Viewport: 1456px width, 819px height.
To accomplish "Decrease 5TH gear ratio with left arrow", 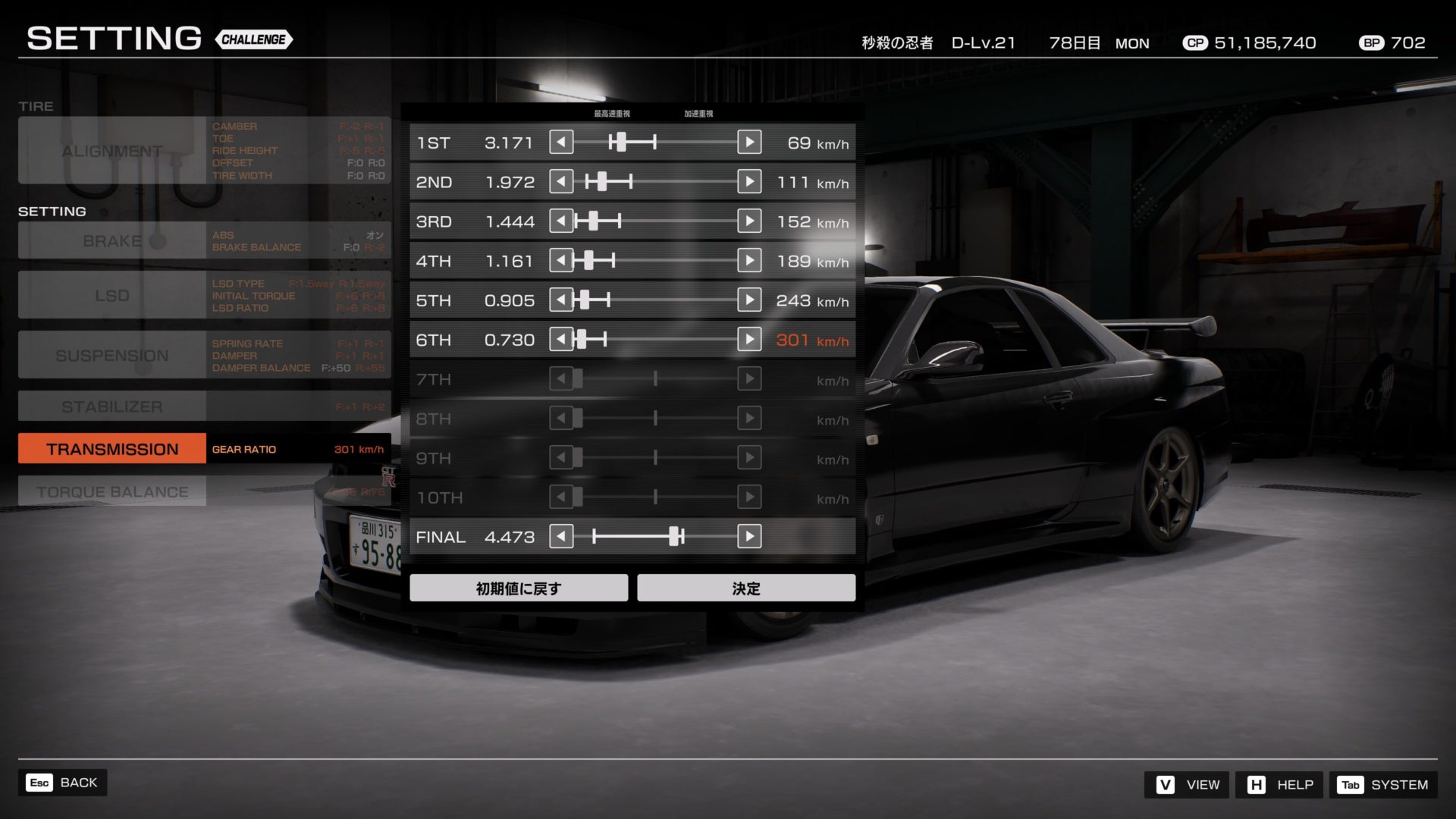I will click(561, 300).
